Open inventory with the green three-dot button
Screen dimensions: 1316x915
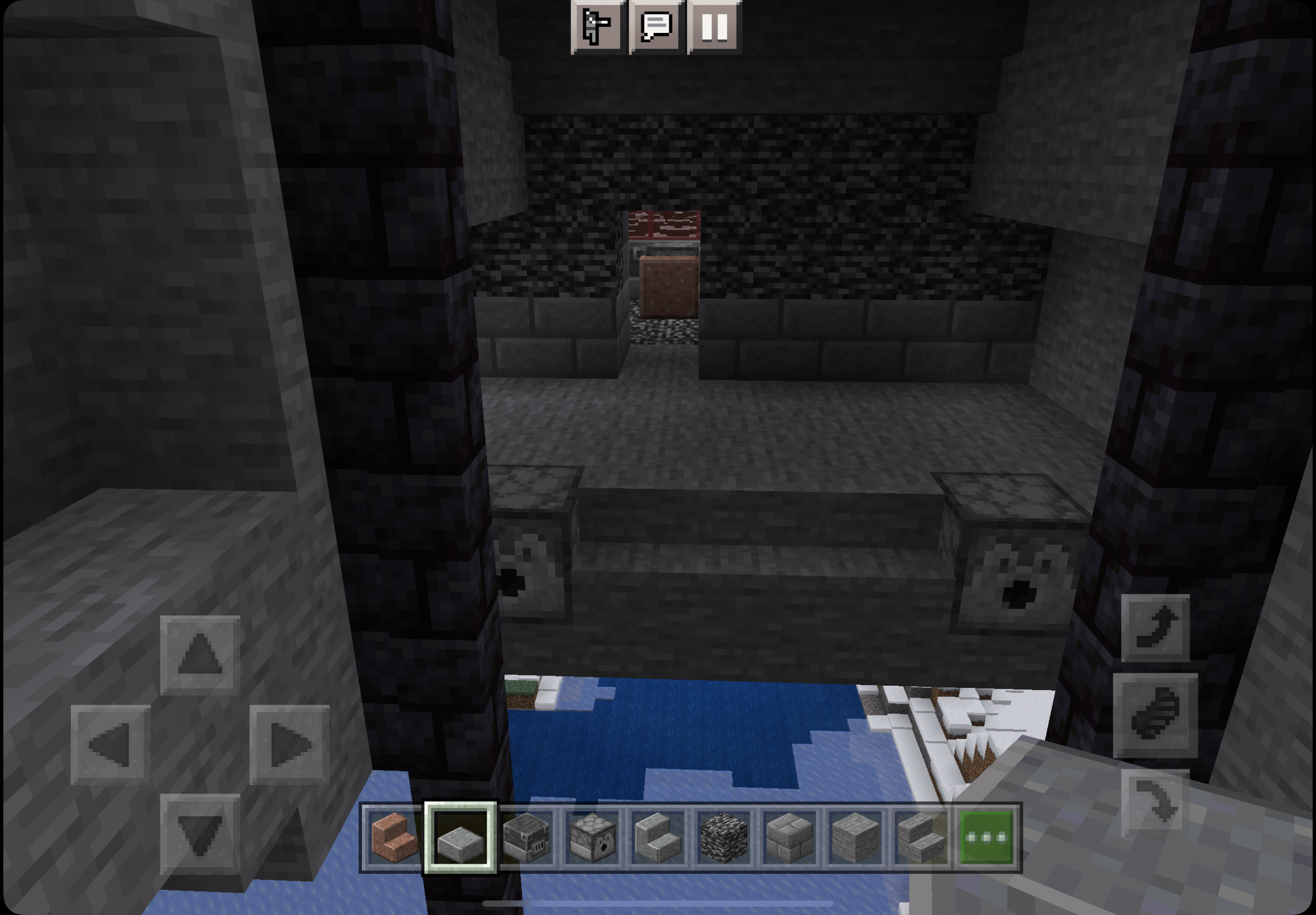pyautogui.click(x=986, y=837)
